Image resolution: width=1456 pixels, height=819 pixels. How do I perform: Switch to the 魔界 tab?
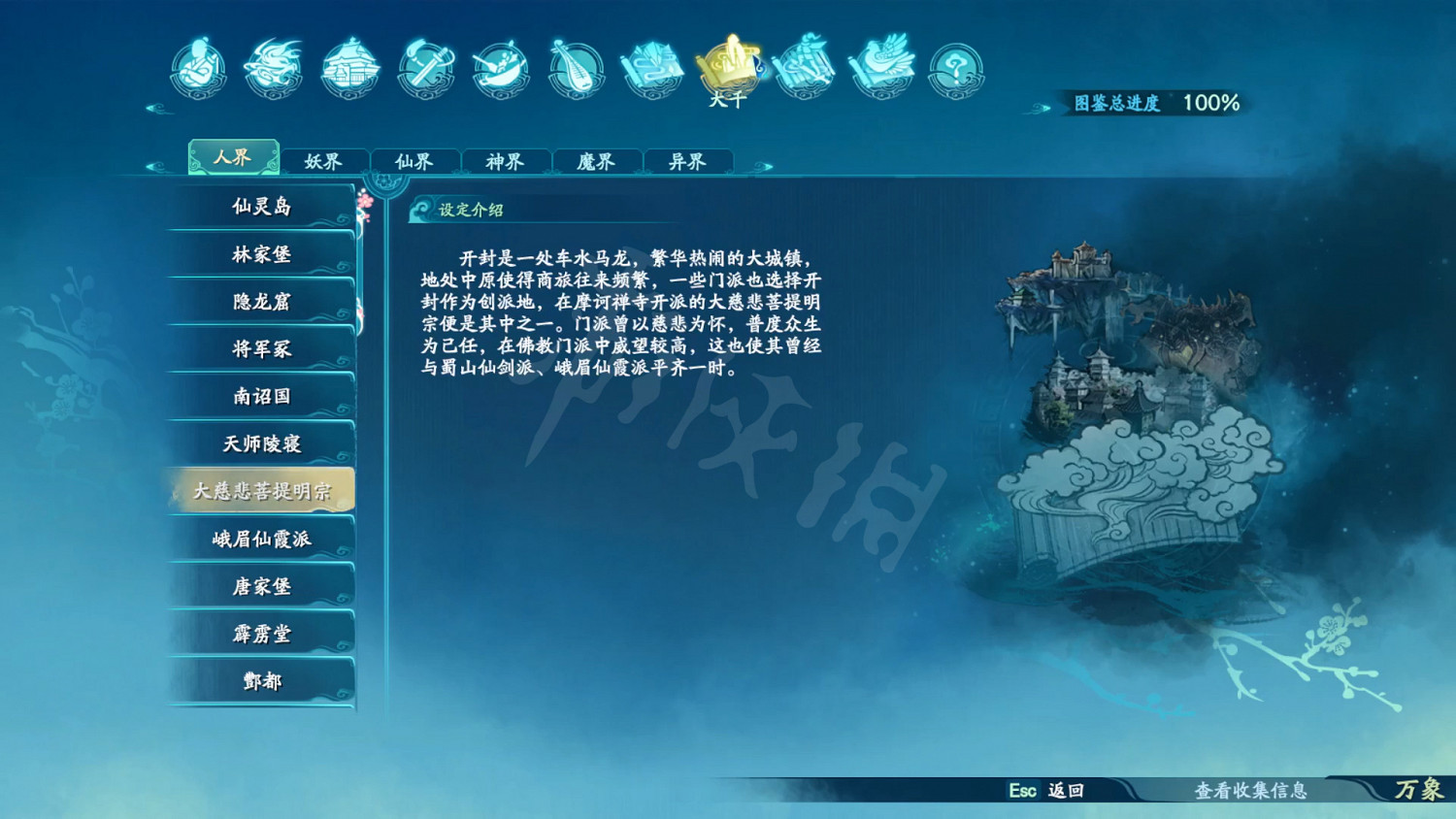(596, 161)
